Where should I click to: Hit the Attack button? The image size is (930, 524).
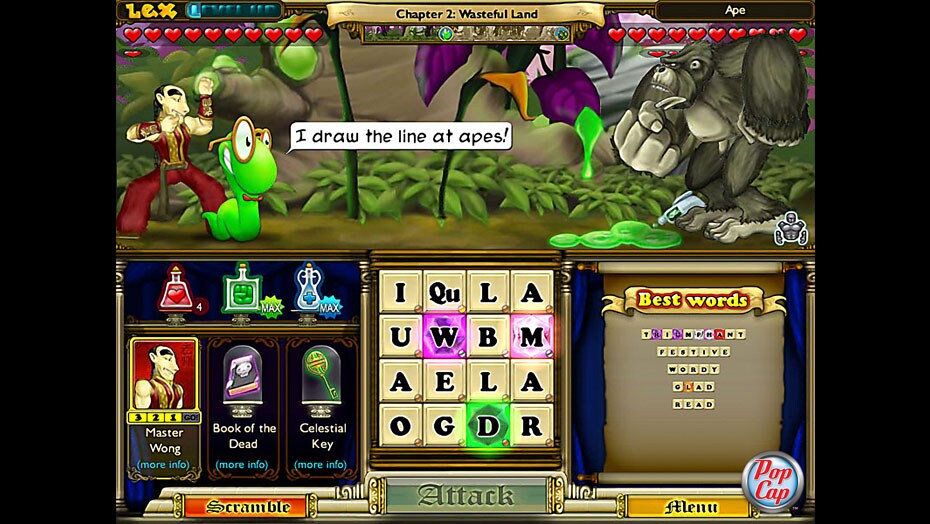pyautogui.click(x=466, y=496)
